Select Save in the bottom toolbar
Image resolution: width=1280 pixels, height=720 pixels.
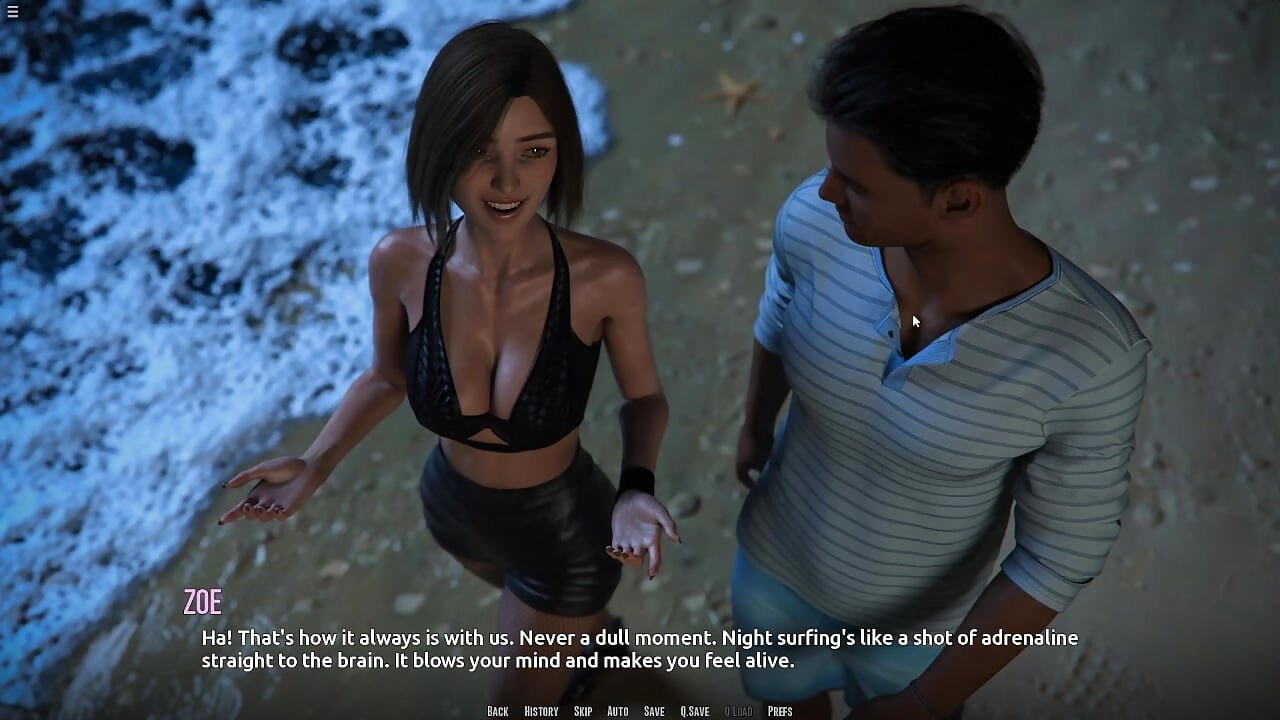pos(653,711)
